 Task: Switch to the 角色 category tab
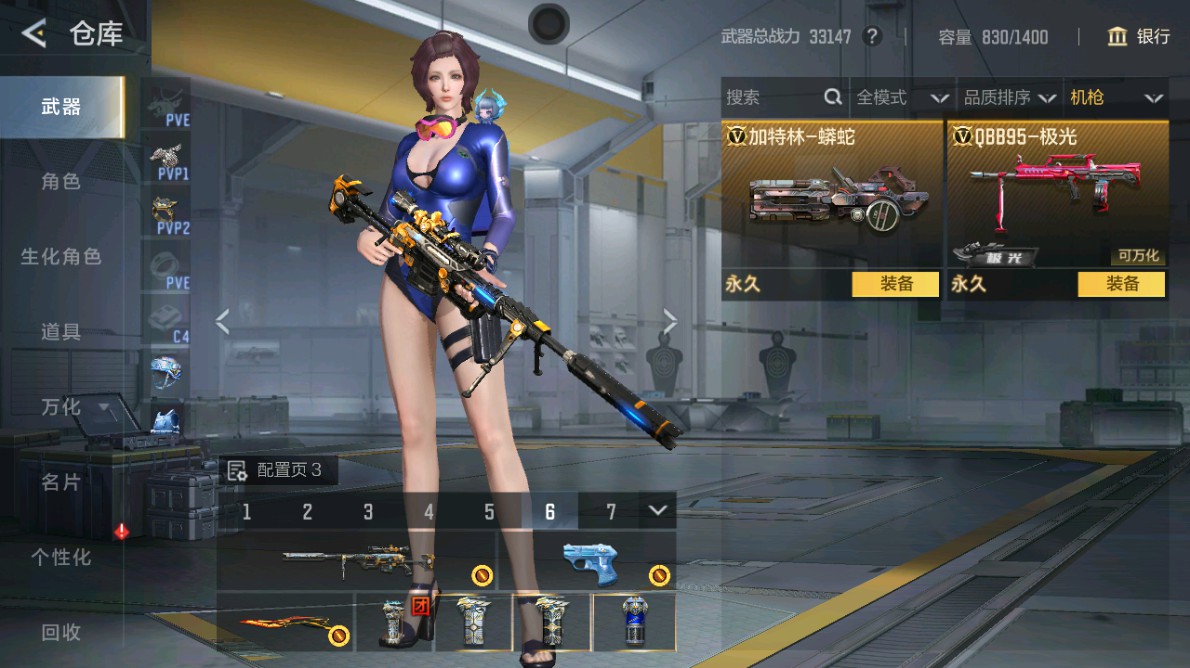[61, 182]
